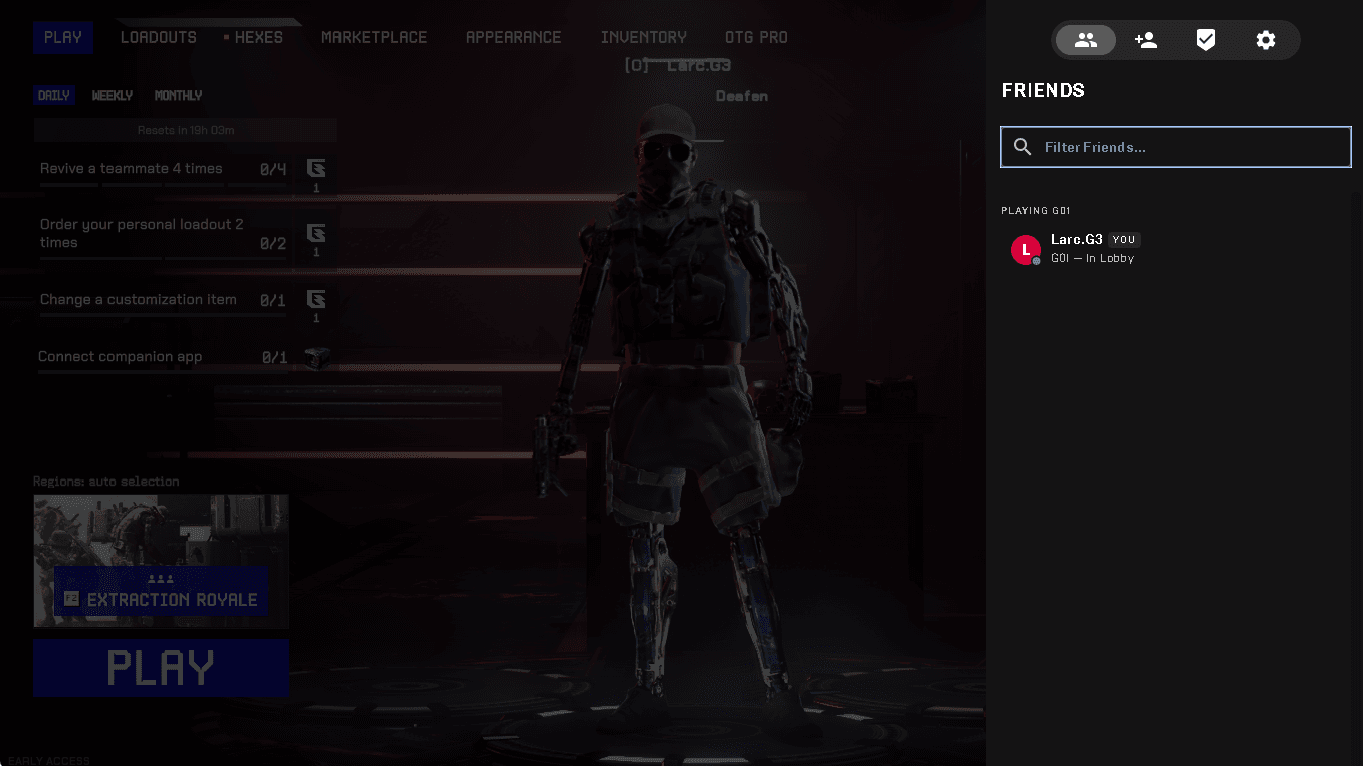
Task: Open the Marketplace tab
Action: (x=374, y=38)
